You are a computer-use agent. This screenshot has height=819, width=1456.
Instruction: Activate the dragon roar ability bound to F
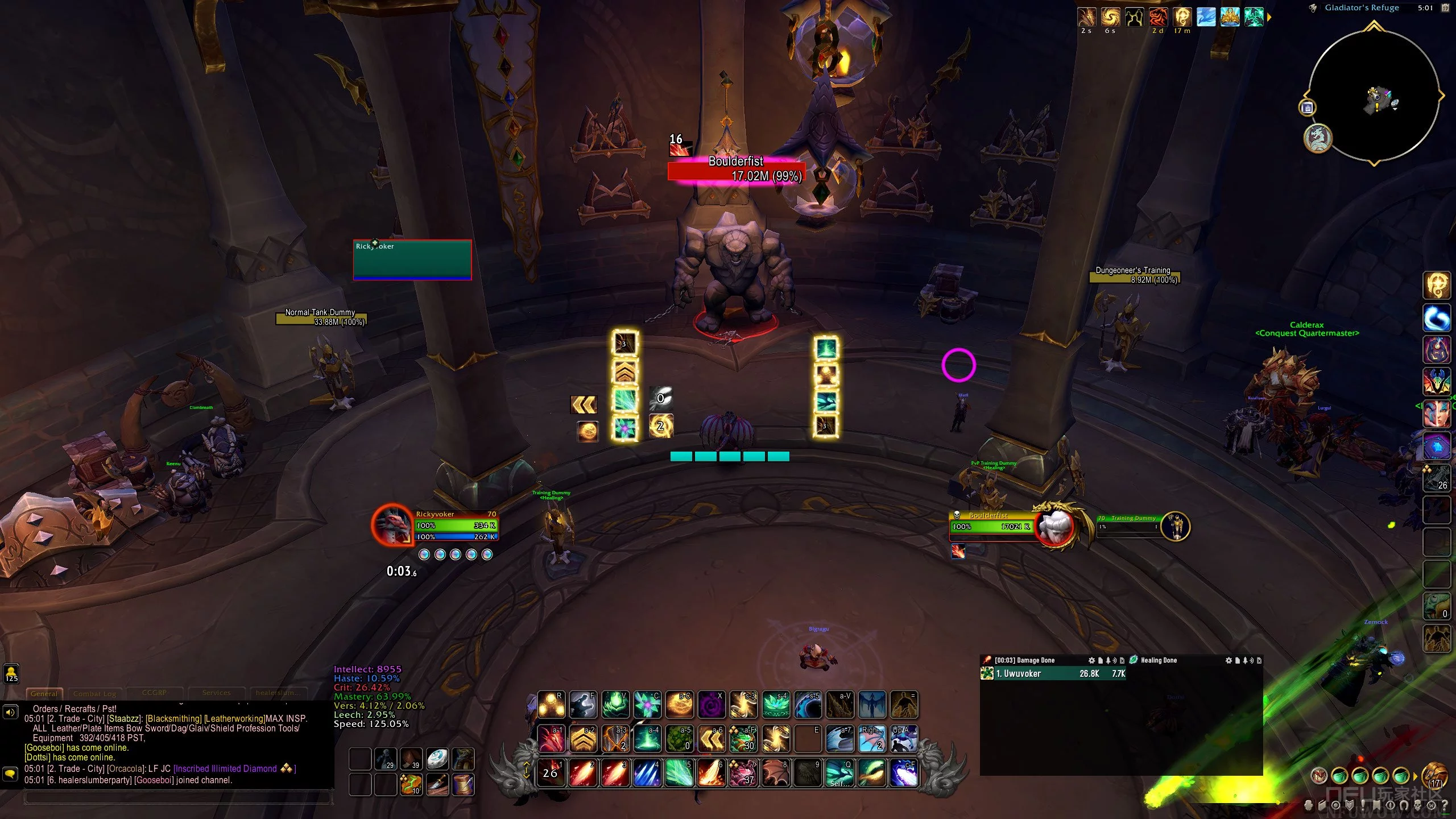point(583,705)
